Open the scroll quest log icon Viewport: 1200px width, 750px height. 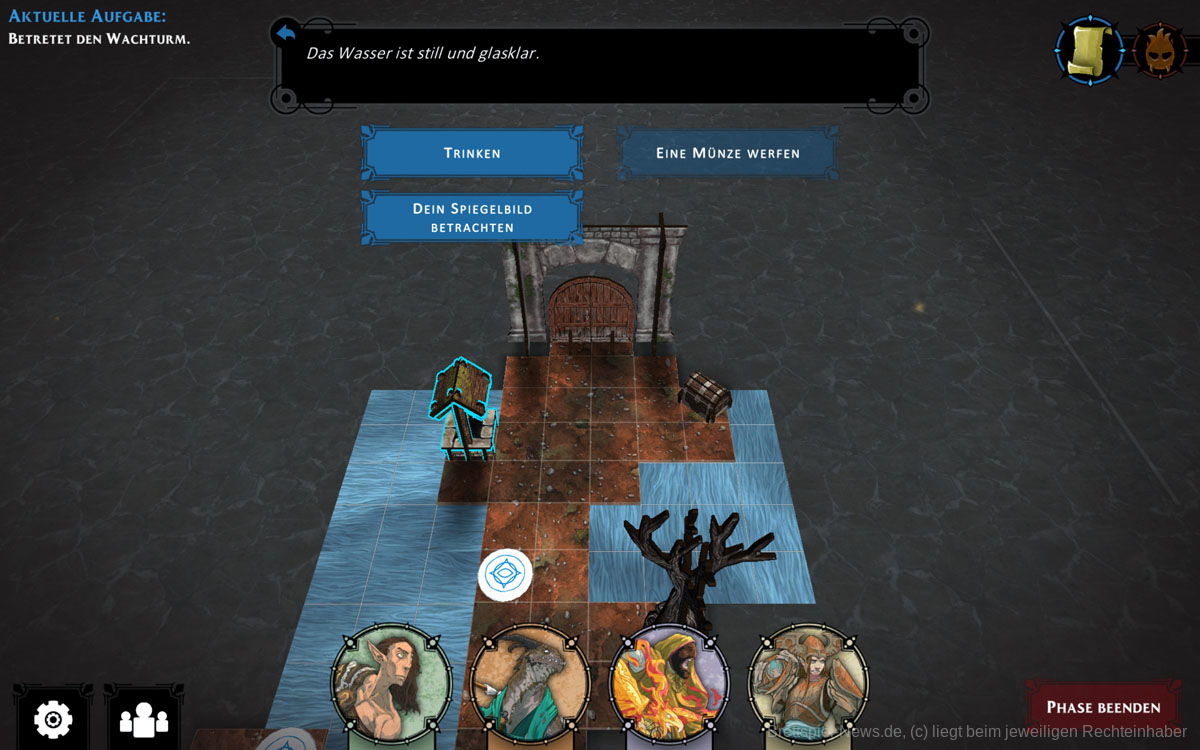(x=1089, y=50)
